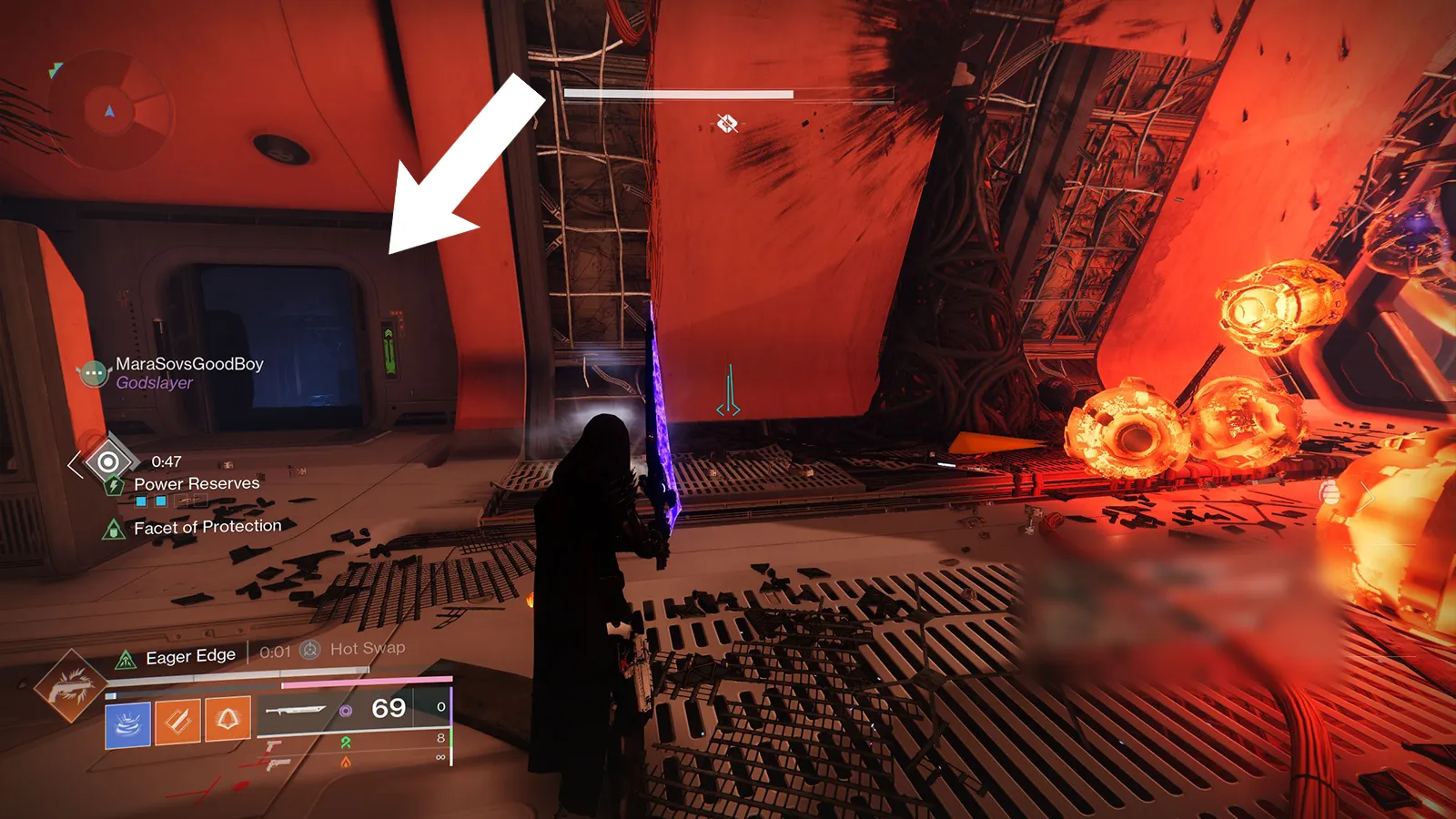Use the orange knife melee ability
The height and width of the screenshot is (819, 1456).
(x=177, y=722)
